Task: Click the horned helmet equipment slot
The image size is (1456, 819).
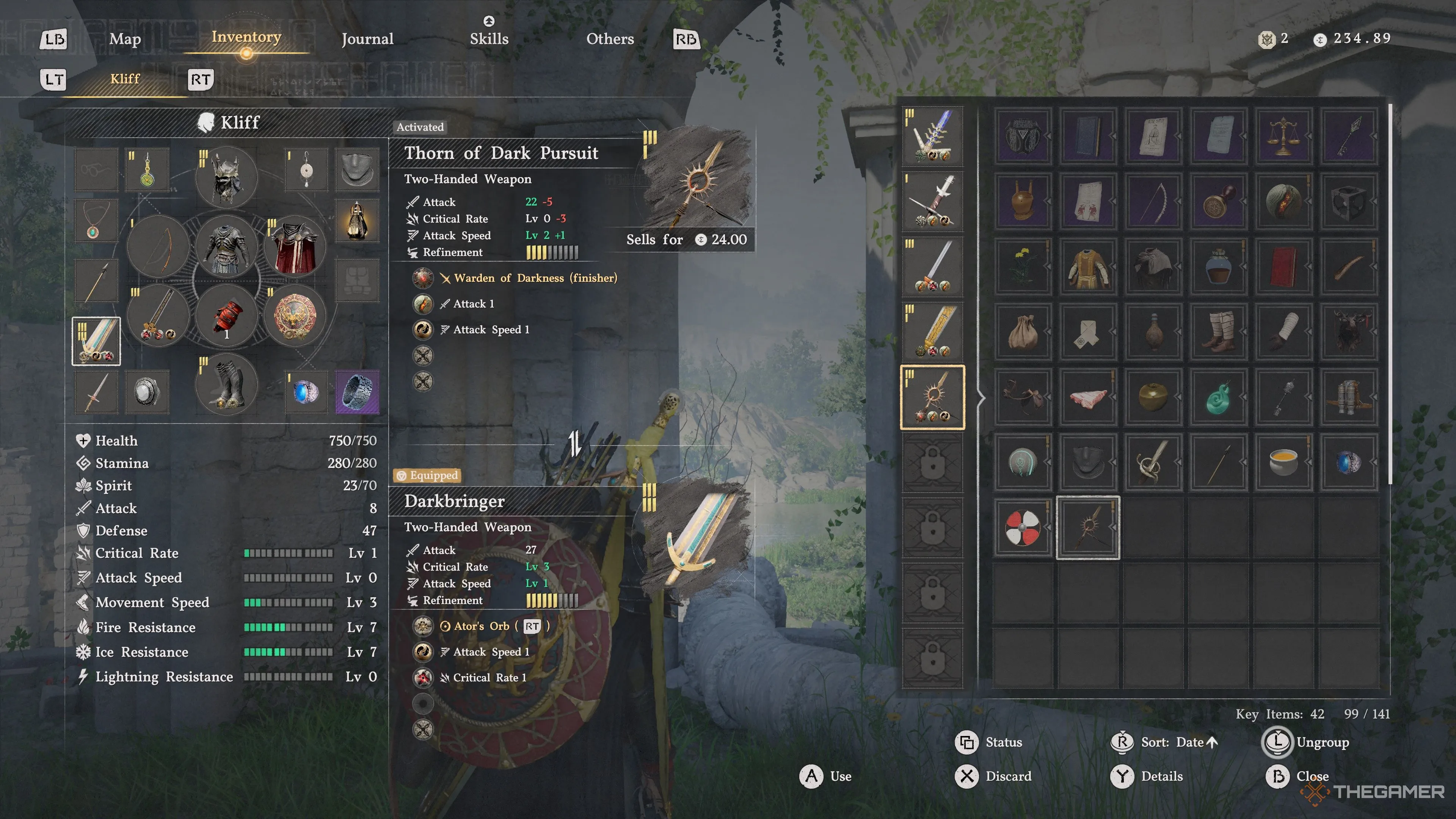Action: pyautogui.click(x=227, y=177)
